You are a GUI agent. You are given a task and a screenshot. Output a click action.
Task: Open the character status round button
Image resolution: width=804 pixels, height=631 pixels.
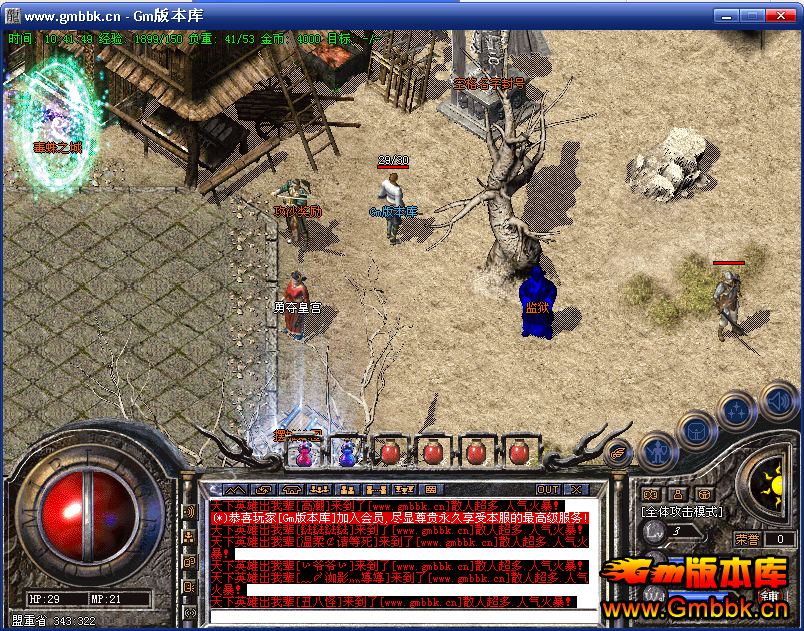(x=656, y=450)
